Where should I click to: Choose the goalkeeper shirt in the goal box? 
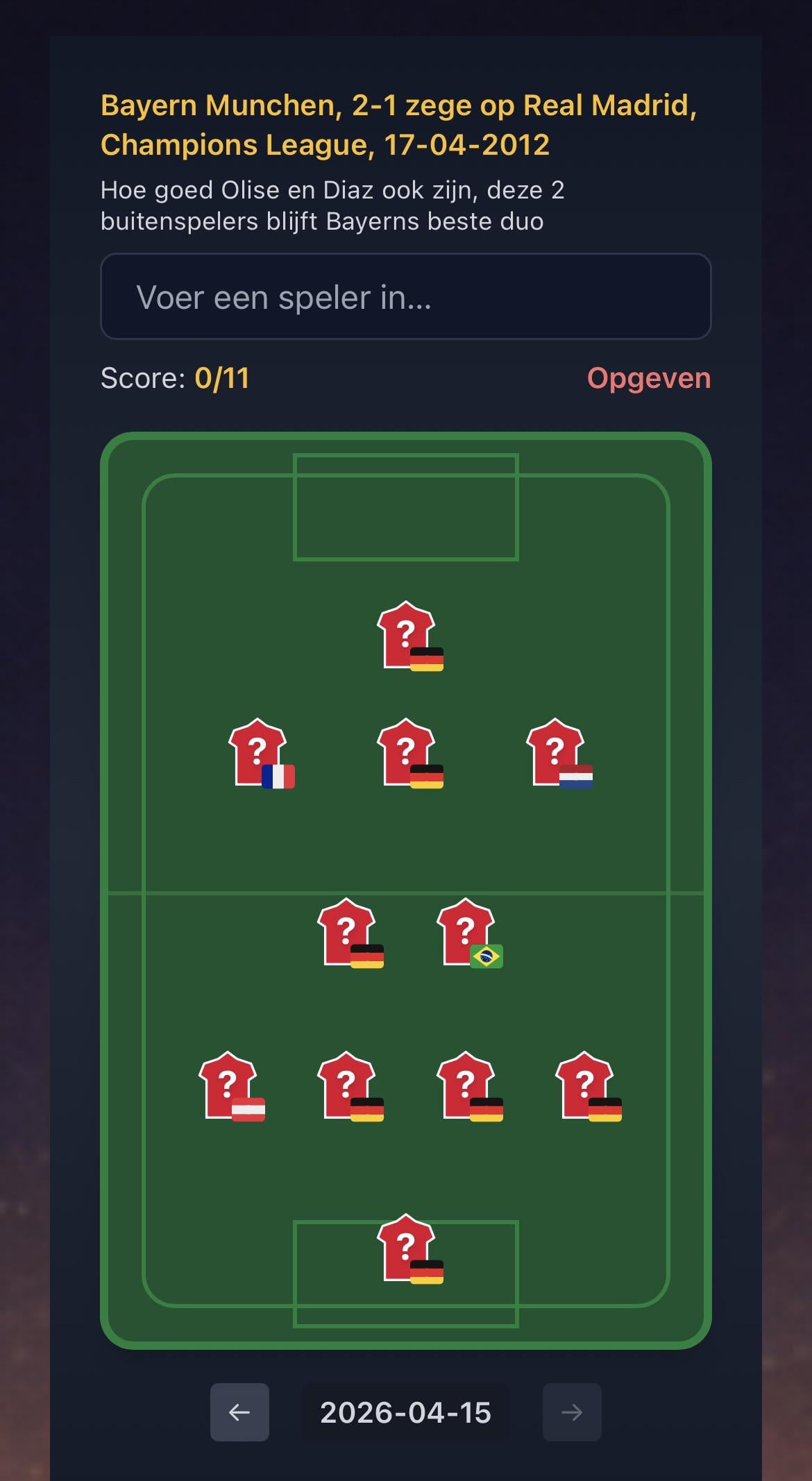click(x=407, y=1248)
